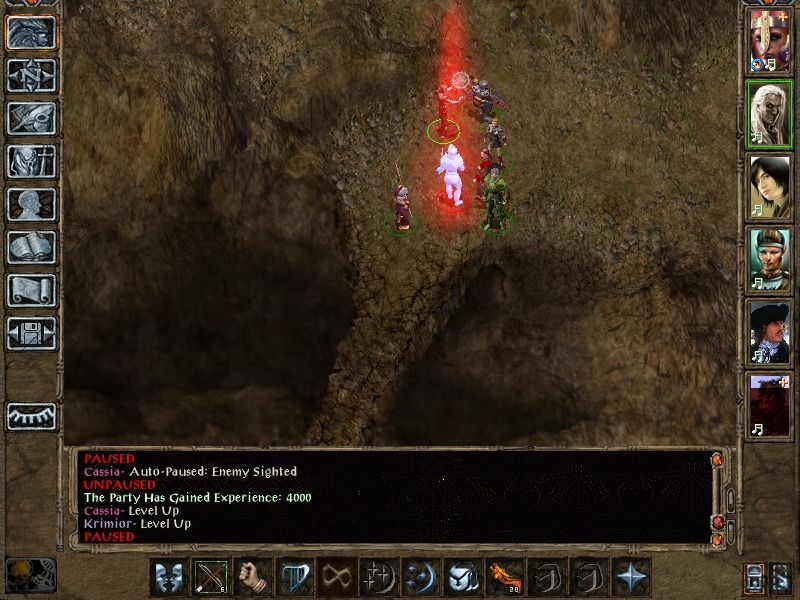Open the floppy disk options menu

(x=31, y=334)
